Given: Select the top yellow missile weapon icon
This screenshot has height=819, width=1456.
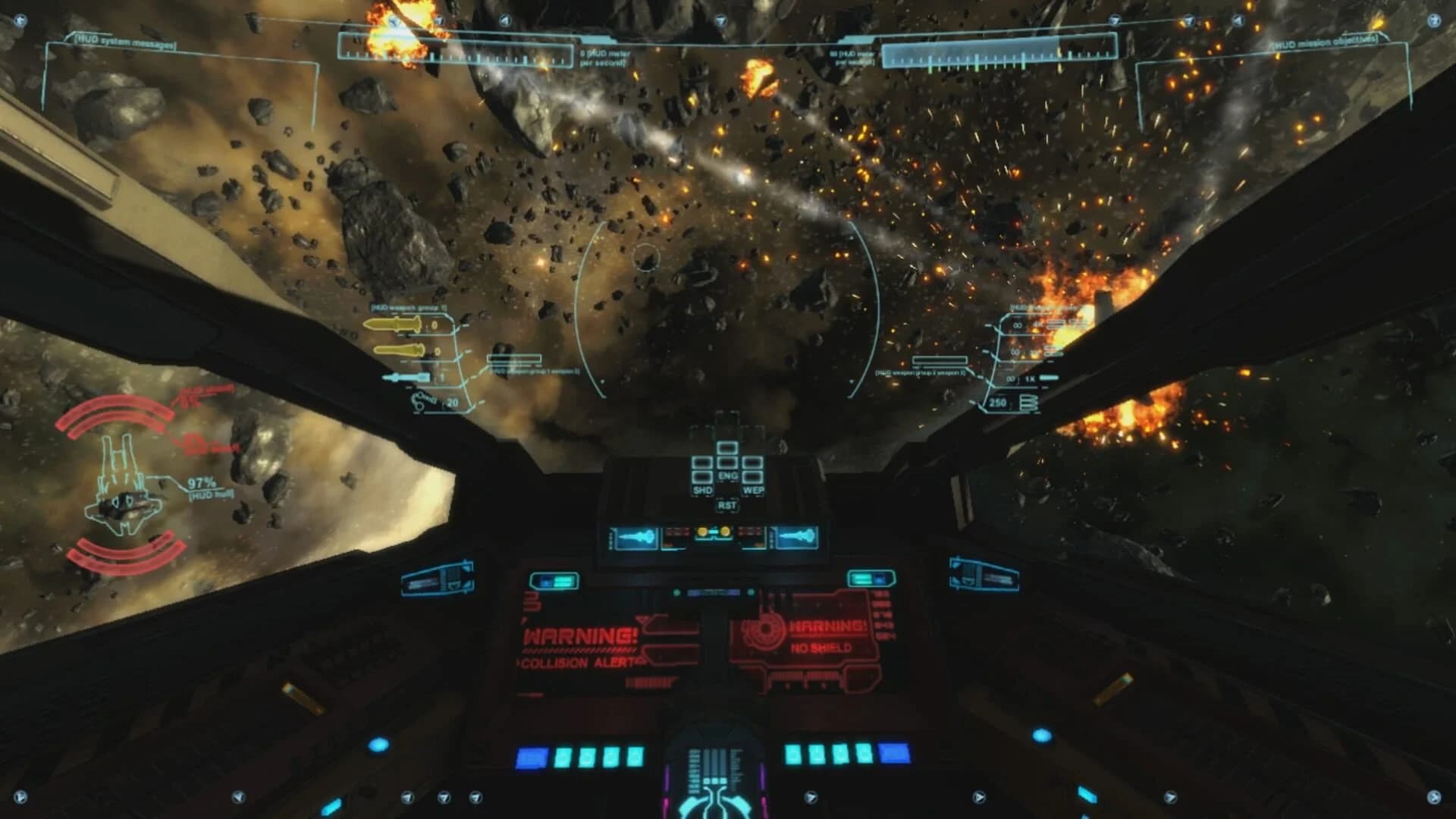Looking at the screenshot, I should click(x=394, y=325).
